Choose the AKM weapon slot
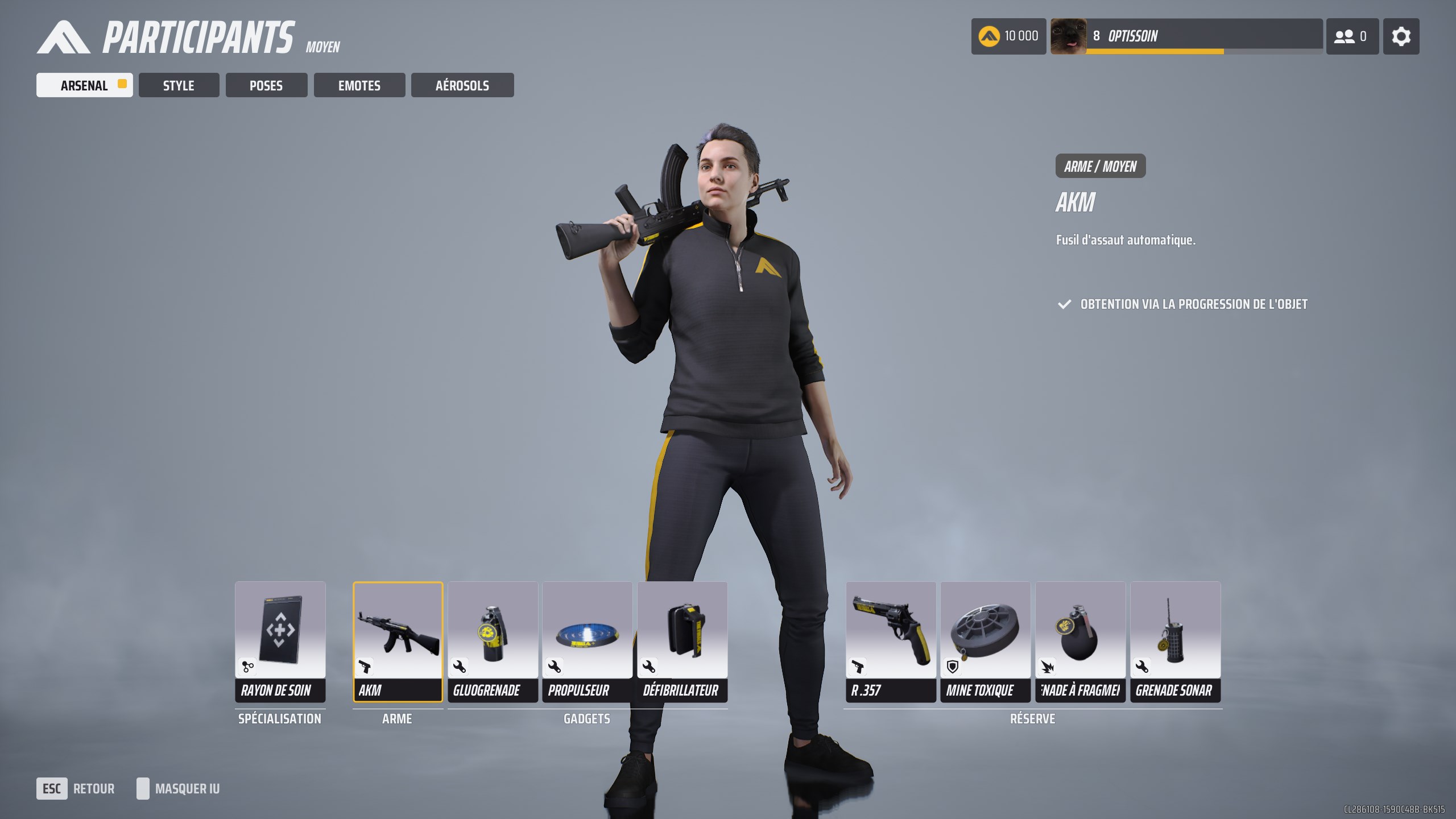Screen dimensions: 1456x819 tap(398, 641)
